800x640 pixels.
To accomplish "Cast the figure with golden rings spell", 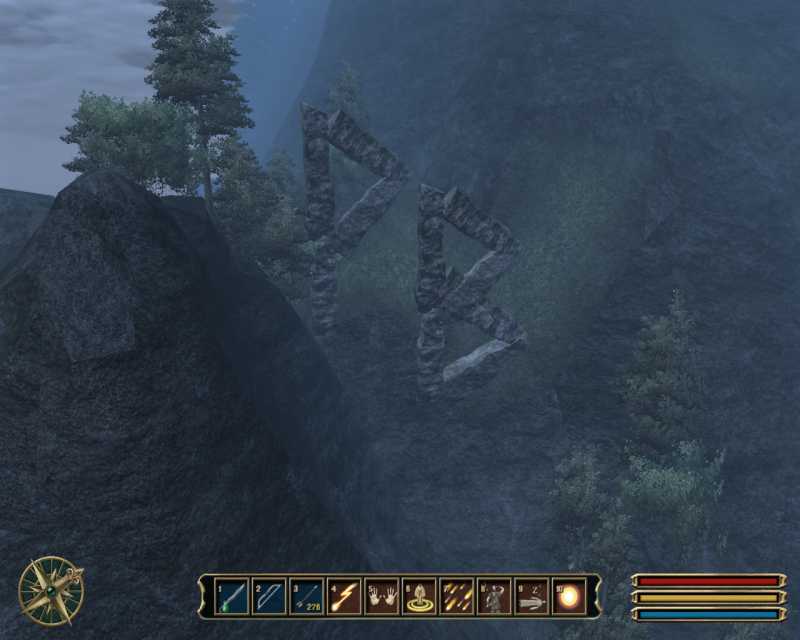I will click(418, 597).
